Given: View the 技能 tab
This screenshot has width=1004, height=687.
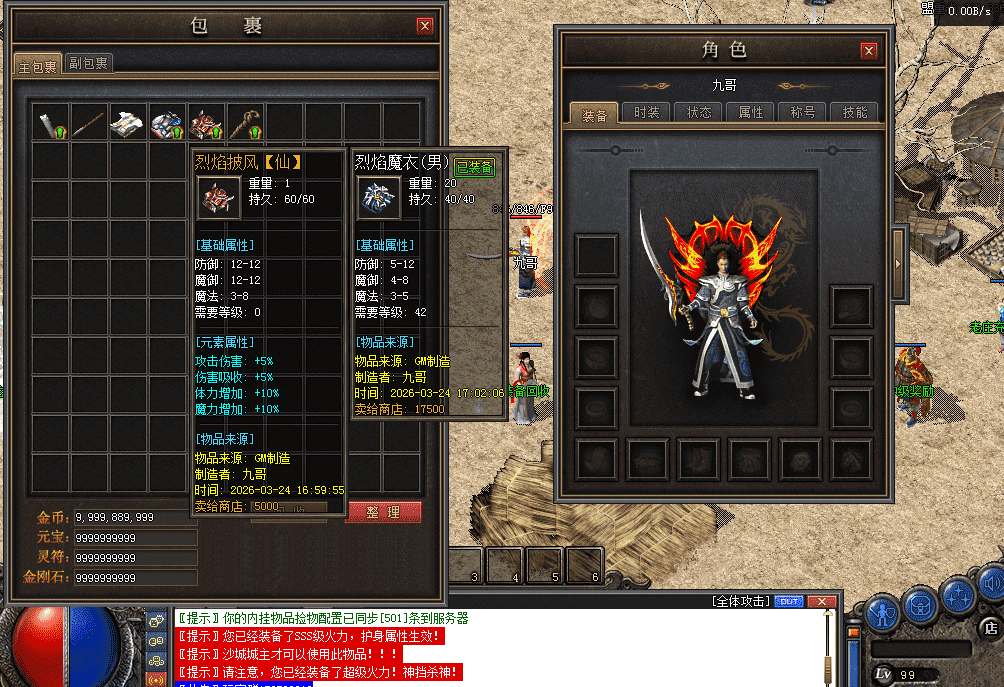Looking at the screenshot, I should point(854,112).
